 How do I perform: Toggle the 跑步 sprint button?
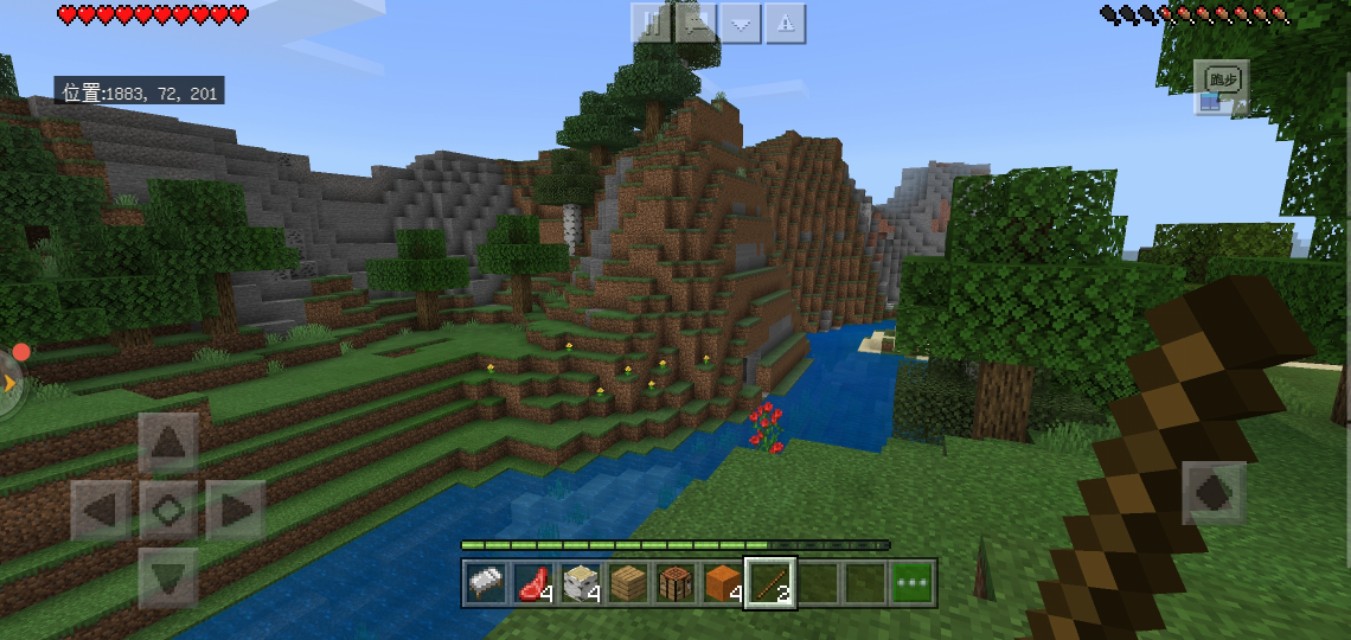point(1221,79)
